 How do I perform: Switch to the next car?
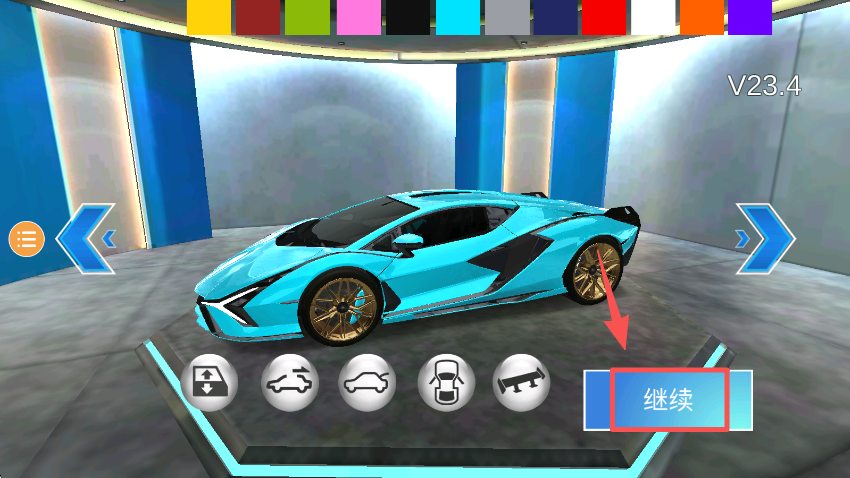click(766, 238)
